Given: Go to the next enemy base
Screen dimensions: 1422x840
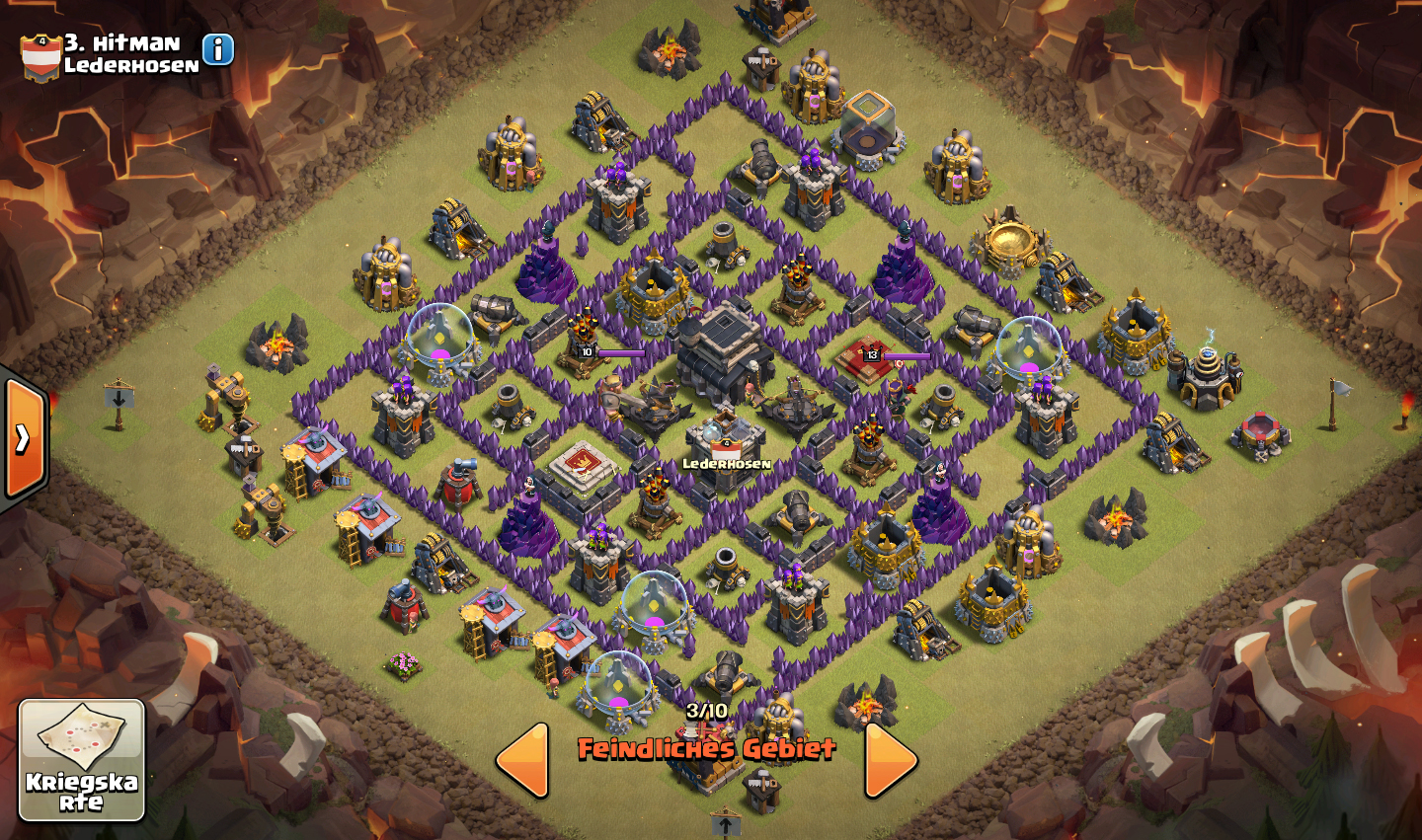Looking at the screenshot, I should pos(890,760).
